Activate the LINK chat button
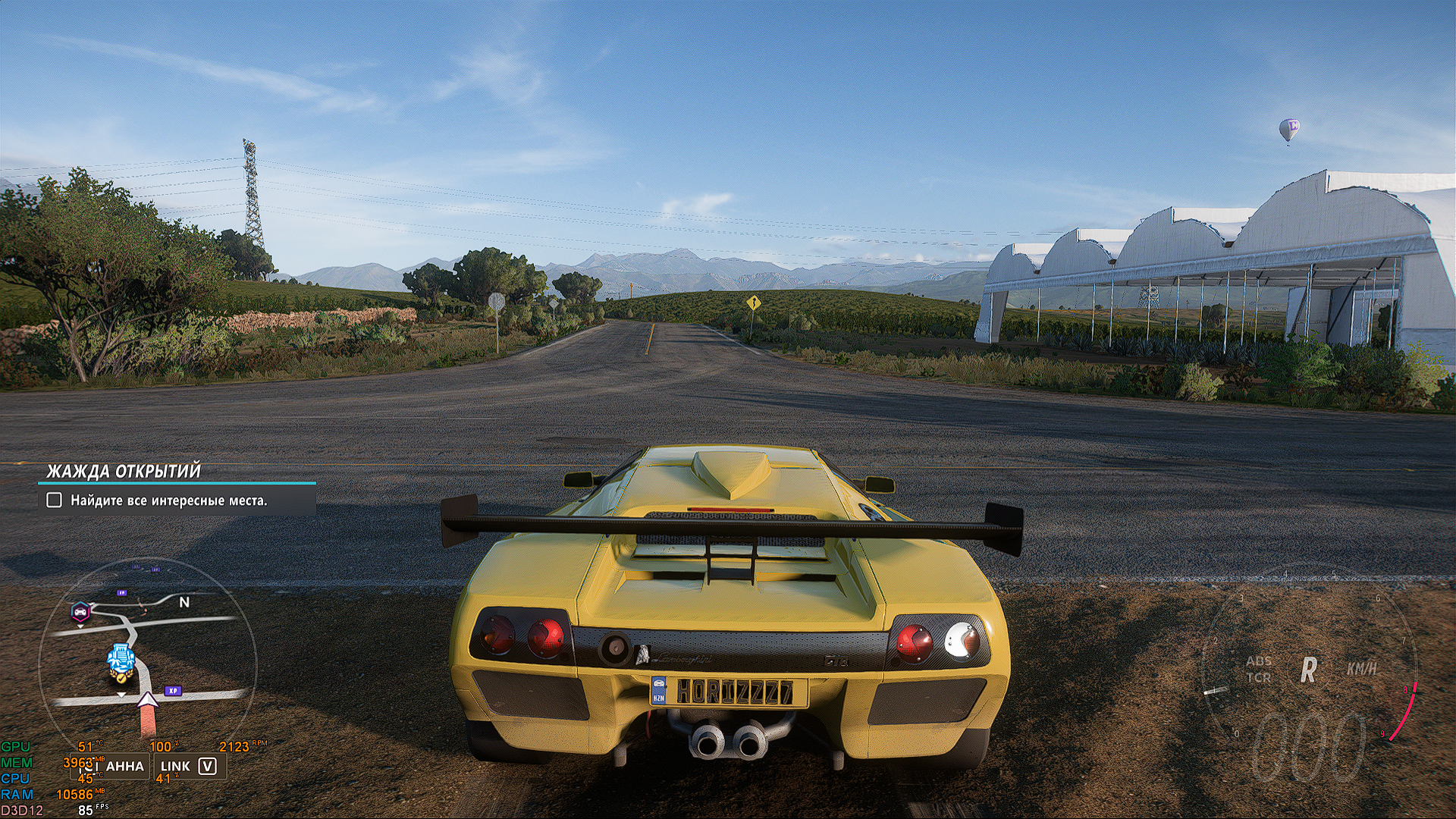The width and height of the screenshot is (1456, 819). pyautogui.click(x=189, y=767)
